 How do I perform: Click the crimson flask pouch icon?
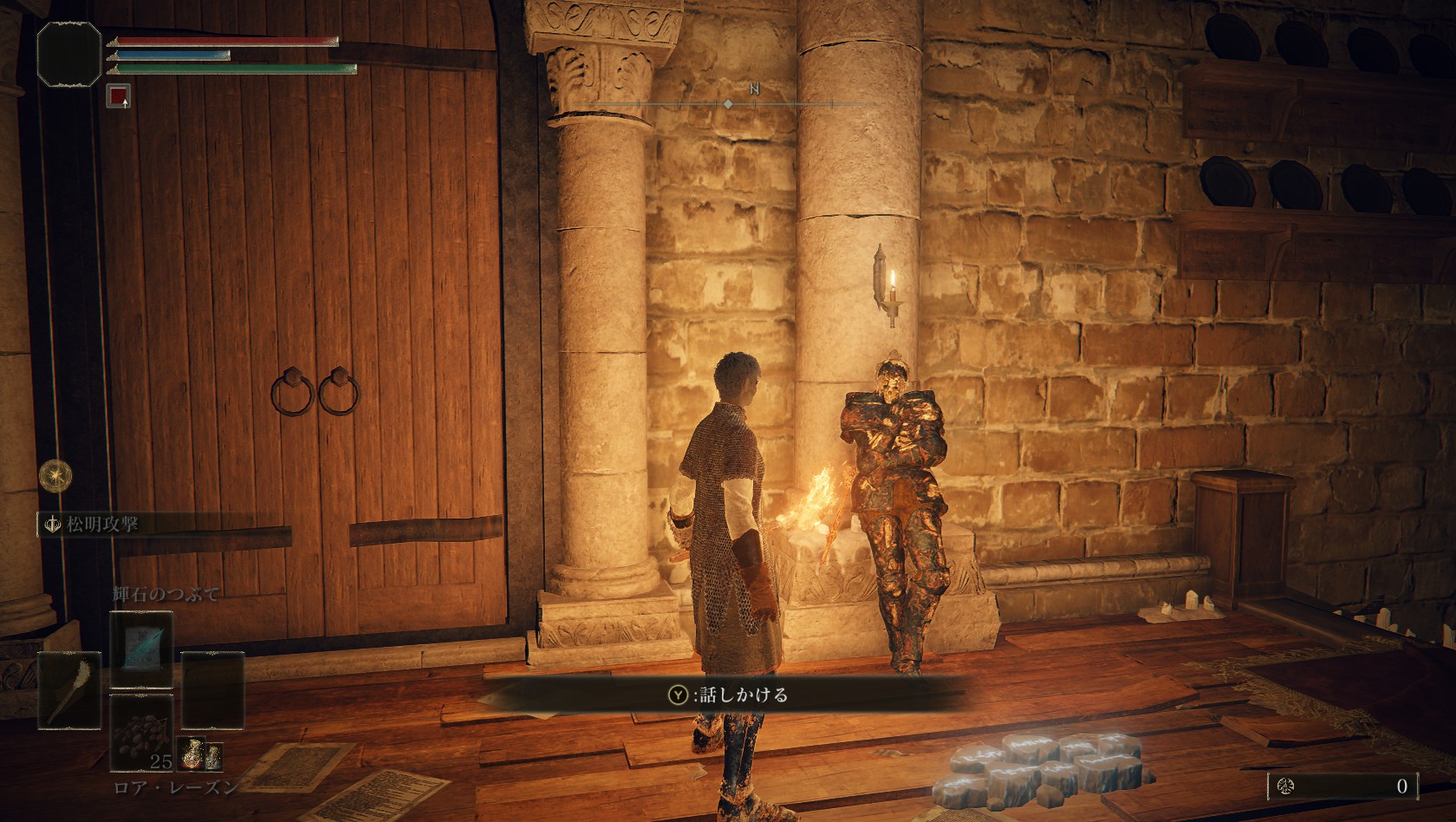point(190,755)
